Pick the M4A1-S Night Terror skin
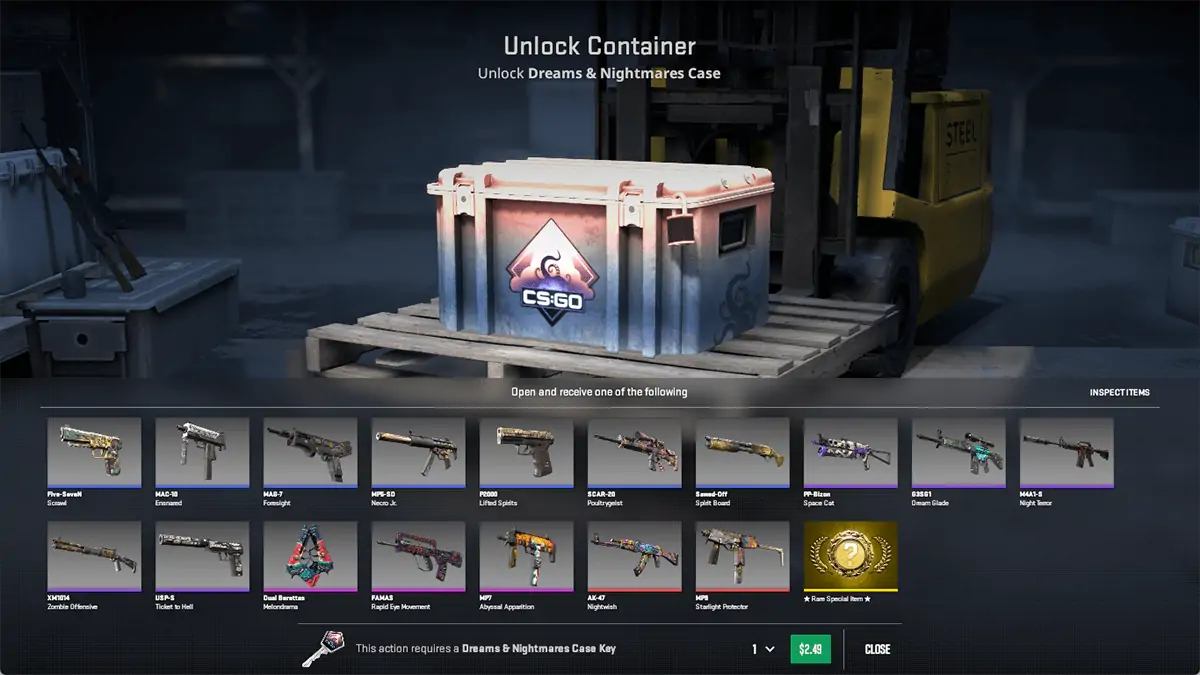This screenshot has width=1200, height=675. click(x=1066, y=452)
